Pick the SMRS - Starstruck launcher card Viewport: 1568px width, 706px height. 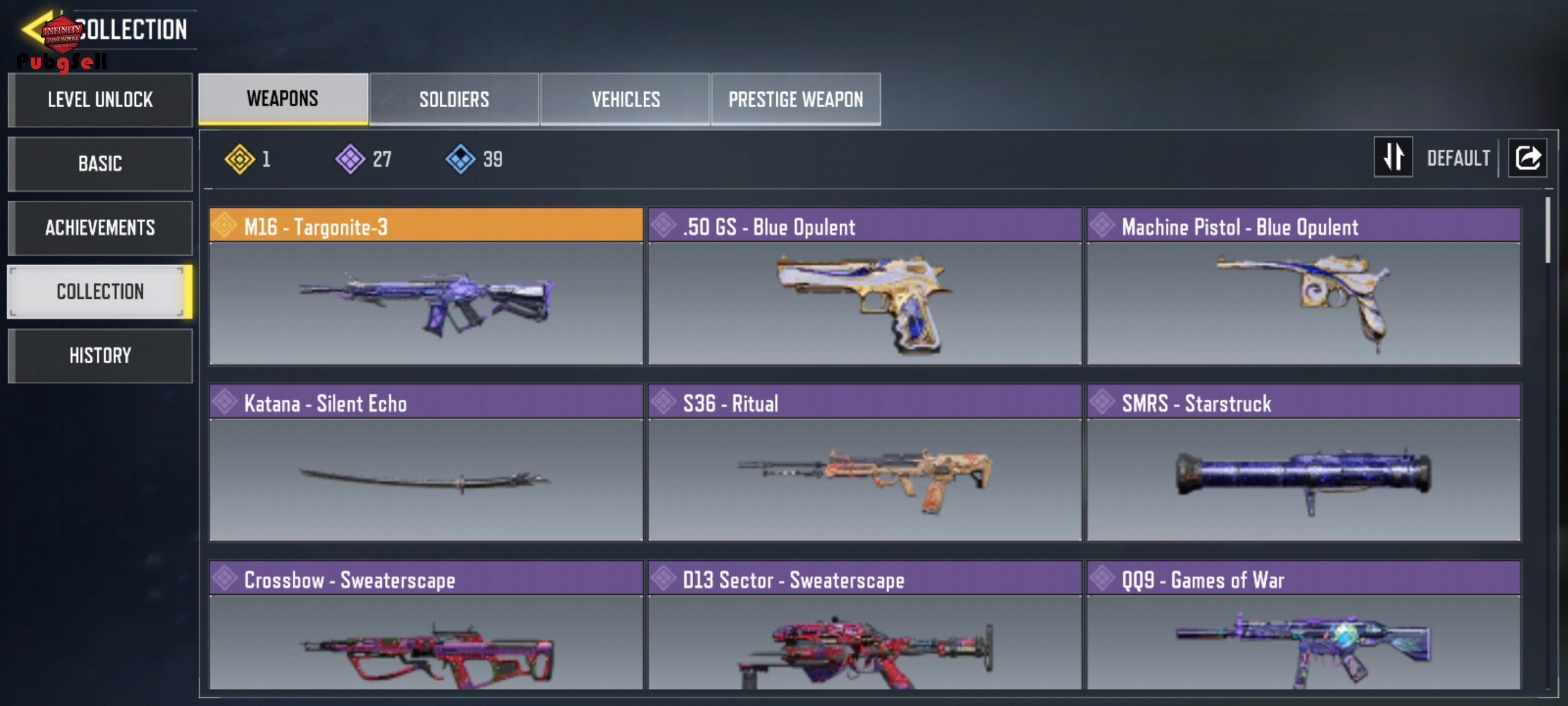coord(1303,463)
